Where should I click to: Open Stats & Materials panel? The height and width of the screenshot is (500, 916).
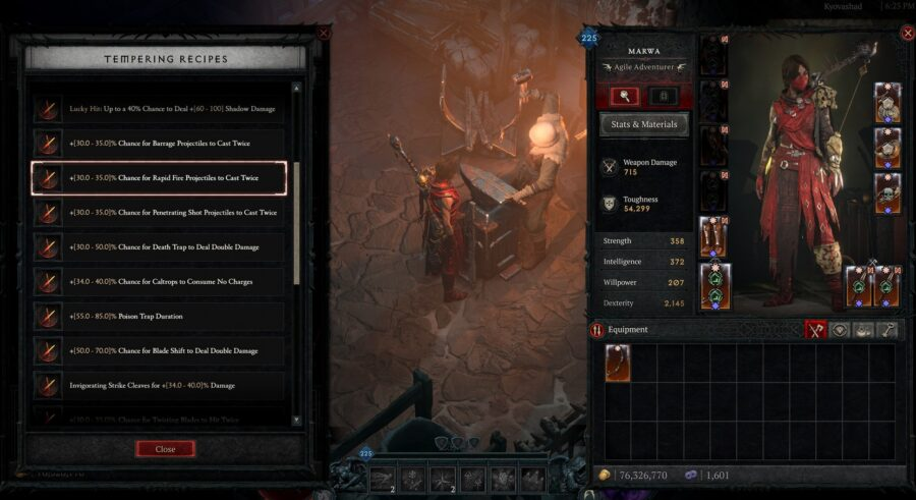pyautogui.click(x=644, y=125)
